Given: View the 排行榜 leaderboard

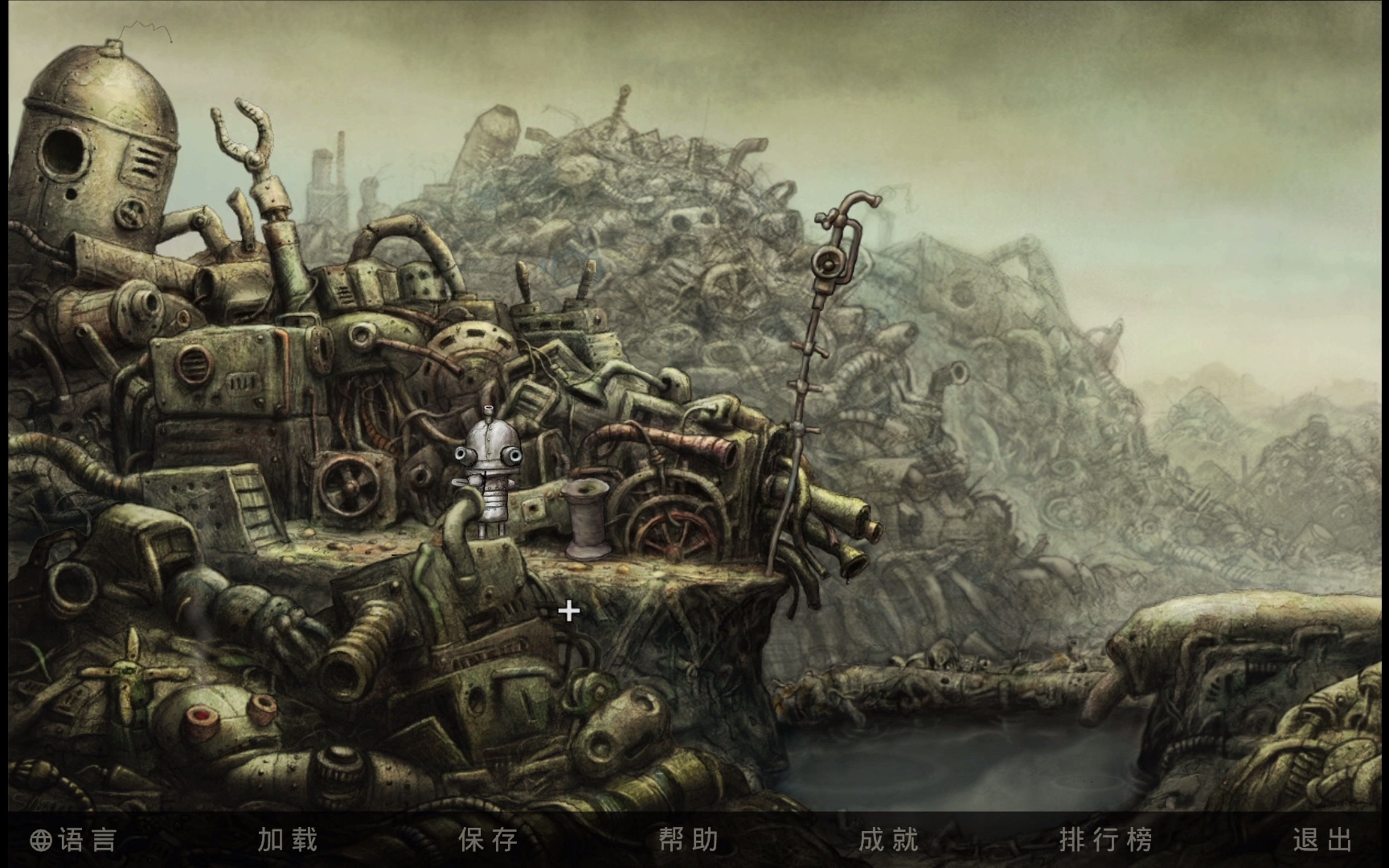Looking at the screenshot, I should click(x=1106, y=840).
